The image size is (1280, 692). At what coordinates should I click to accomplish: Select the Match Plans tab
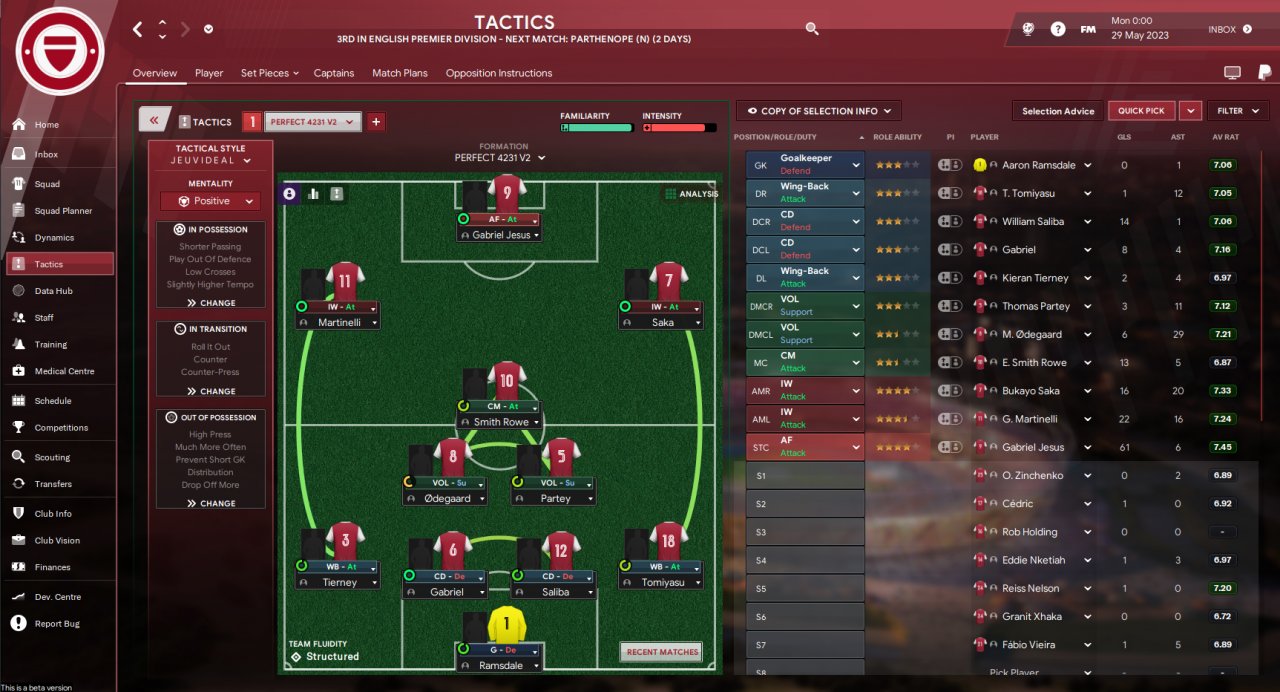coord(400,73)
